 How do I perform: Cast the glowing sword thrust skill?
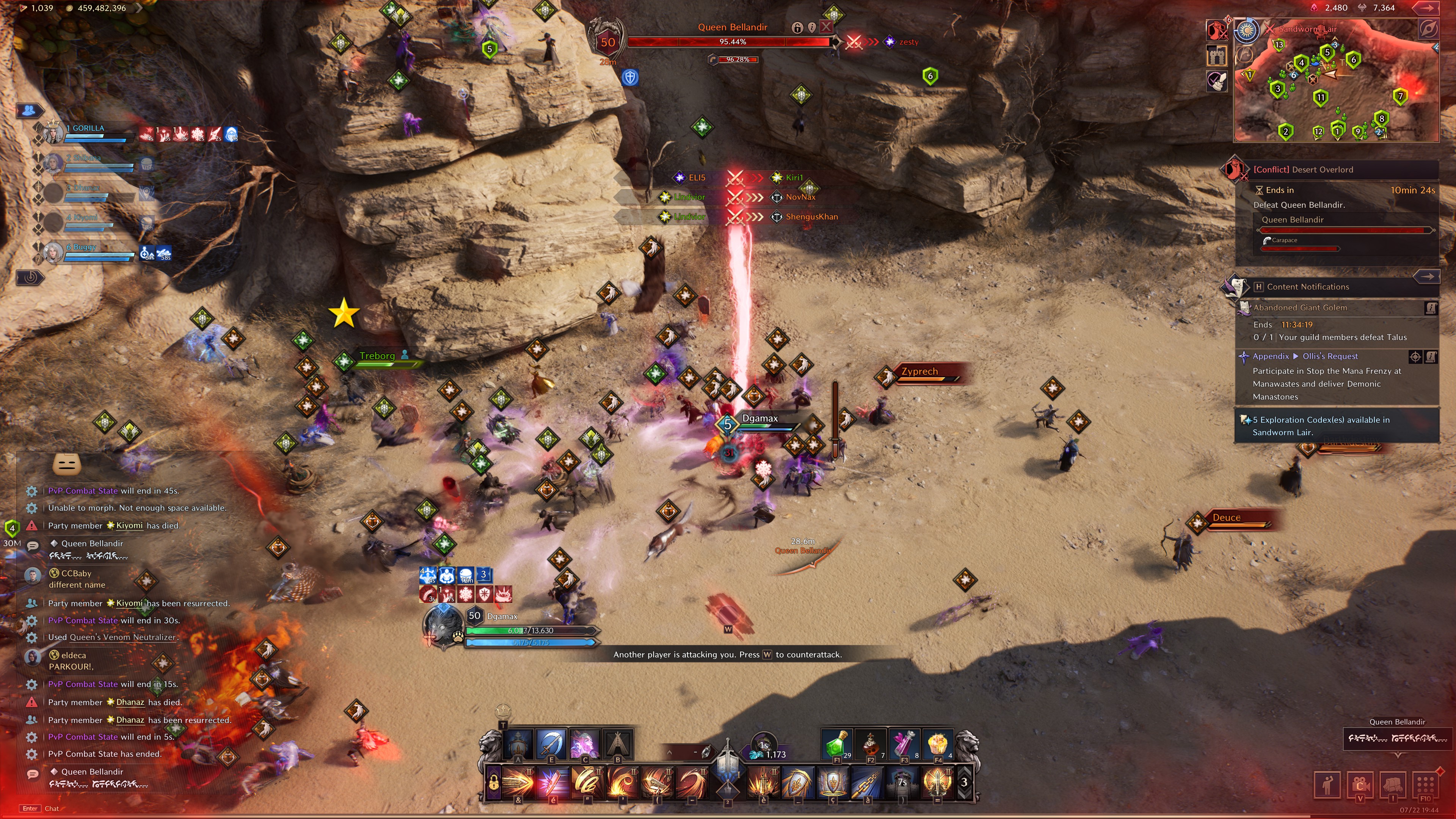[518, 783]
